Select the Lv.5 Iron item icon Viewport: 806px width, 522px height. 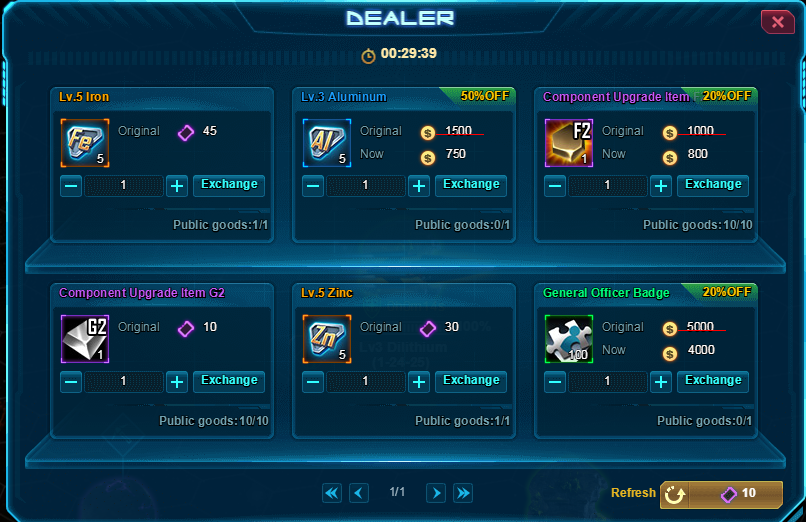click(84, 142)
